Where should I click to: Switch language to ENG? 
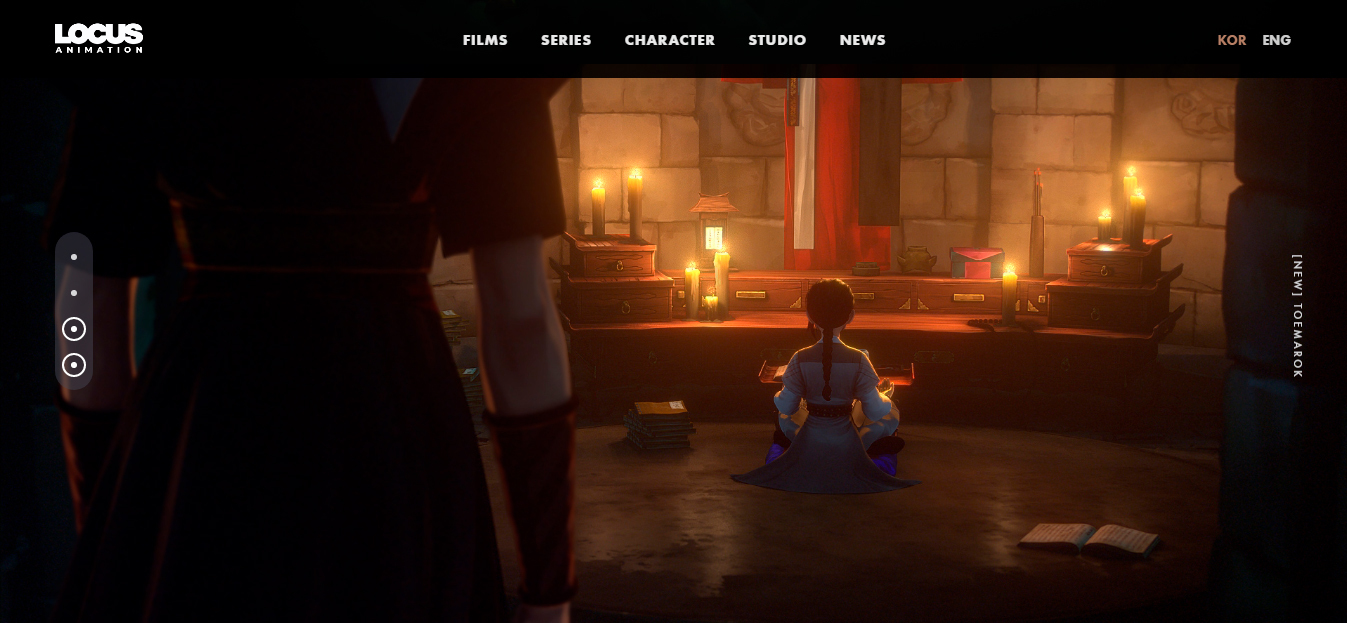coord(1276,40)
